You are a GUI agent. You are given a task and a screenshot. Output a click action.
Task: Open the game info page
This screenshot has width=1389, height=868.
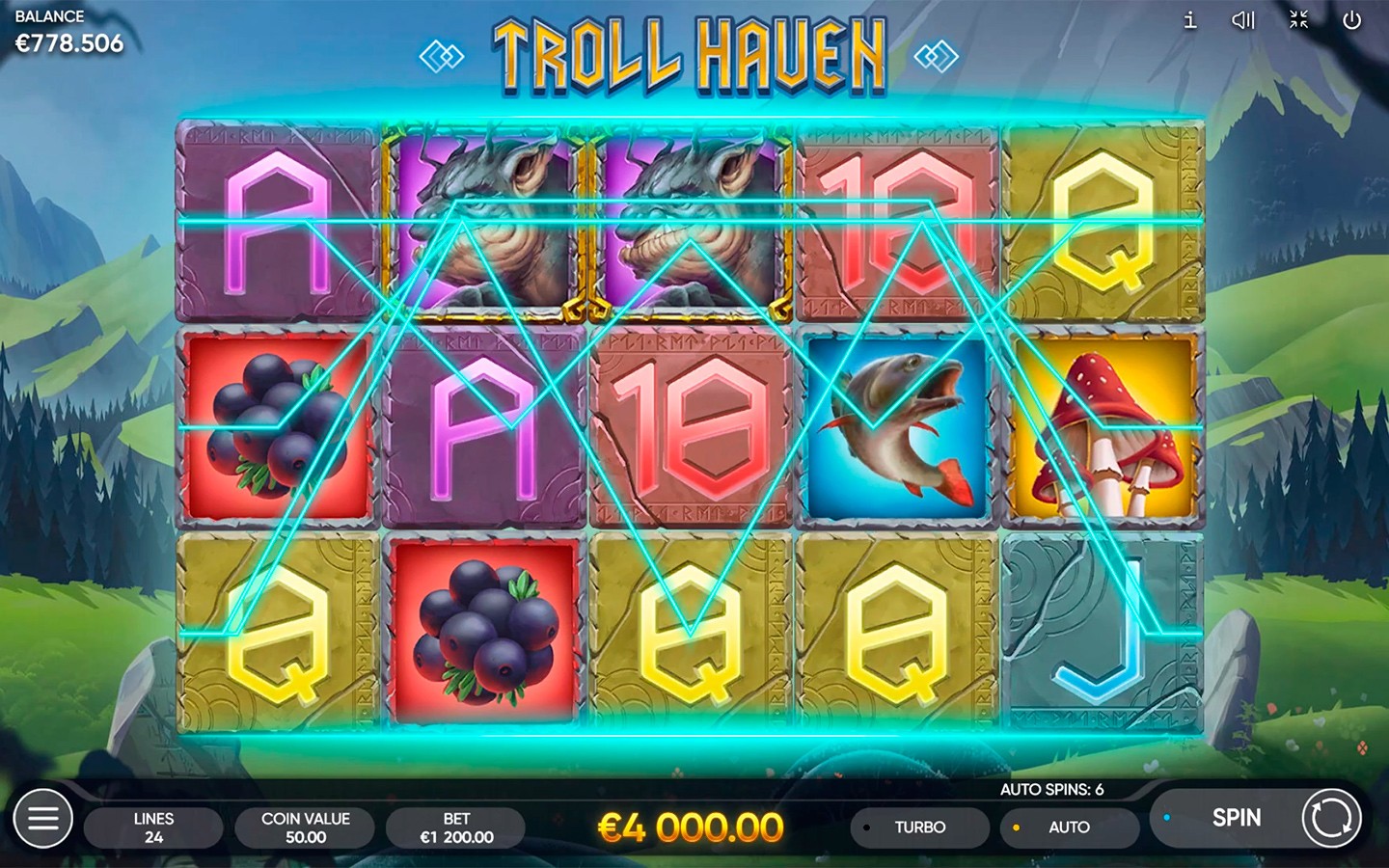point(1190,20)
